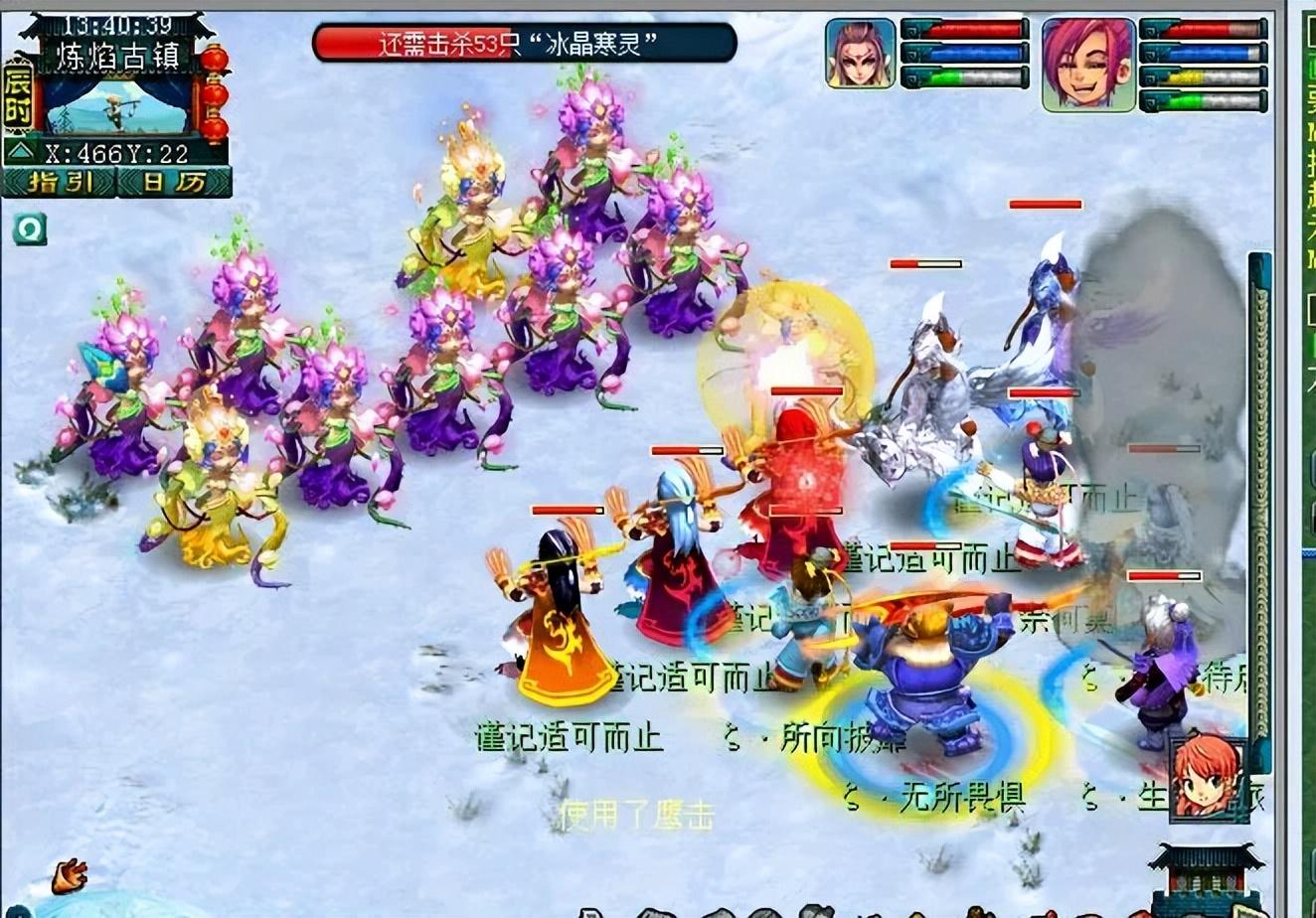The height and width of the screenshot is (918, 1316).
Task: Collapse the minimap with the triangle arrow
Action: 22,152
